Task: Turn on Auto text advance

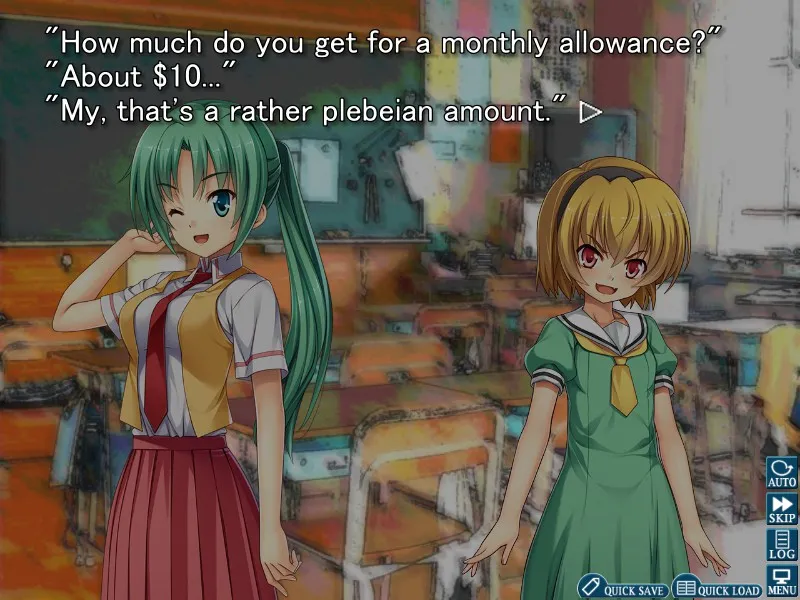Action: pos(781,472)
